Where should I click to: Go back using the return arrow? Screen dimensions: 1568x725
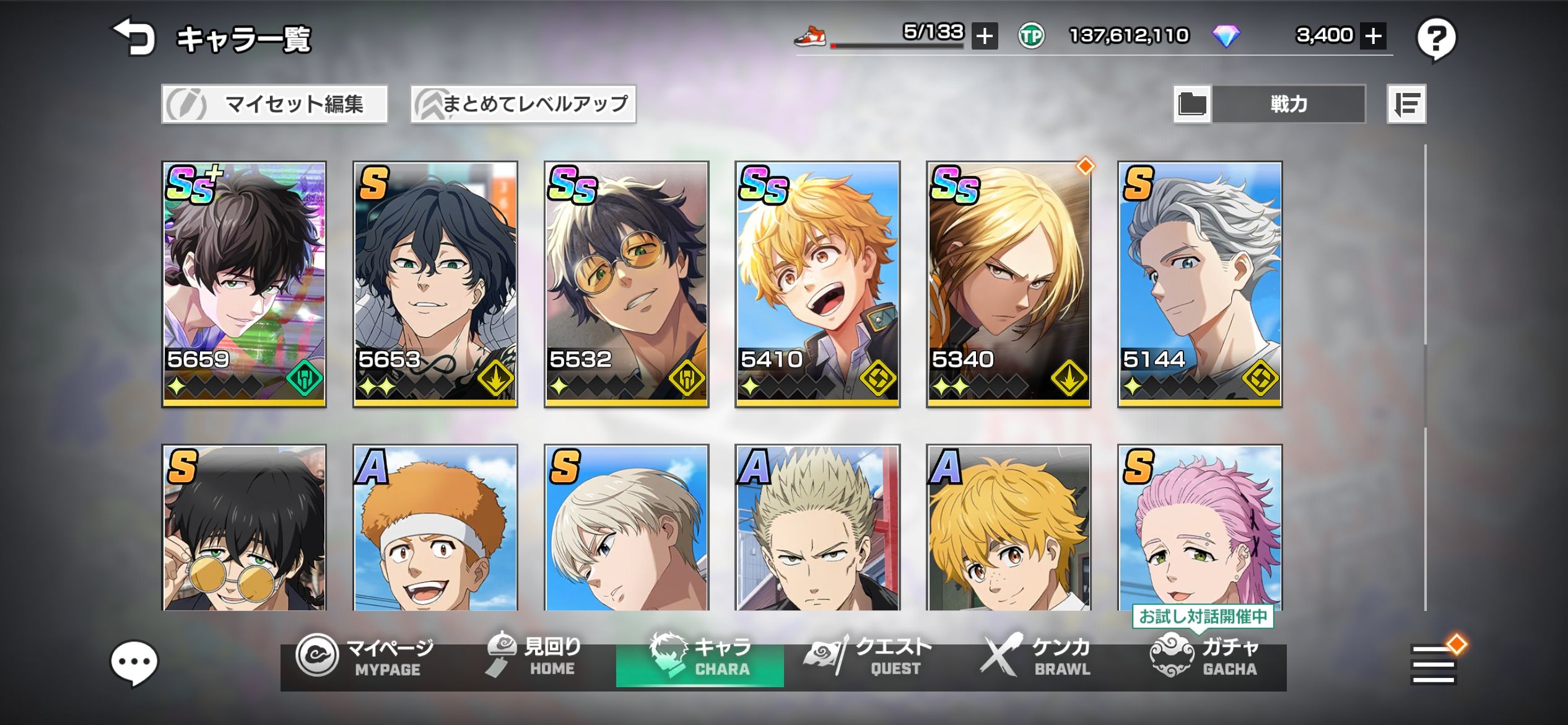tap(133, 37)
